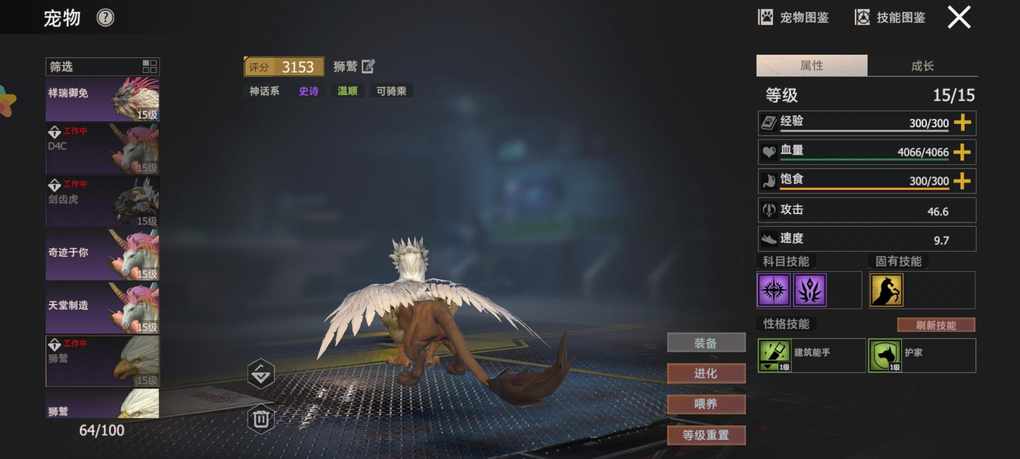This screenshot has width=1020, height=459.
Task: Click the trash can delete-pet icon
Action: coord(260,418)
